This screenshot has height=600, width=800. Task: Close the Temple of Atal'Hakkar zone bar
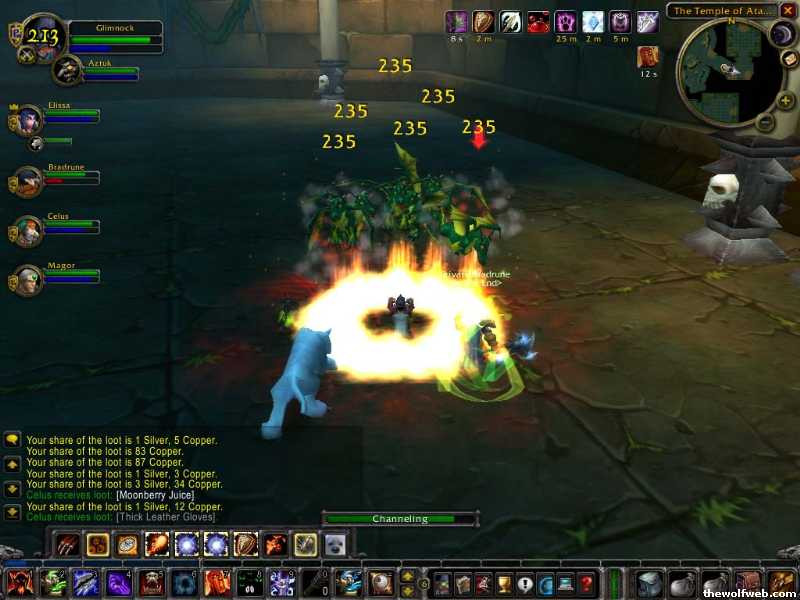point(789,11)
